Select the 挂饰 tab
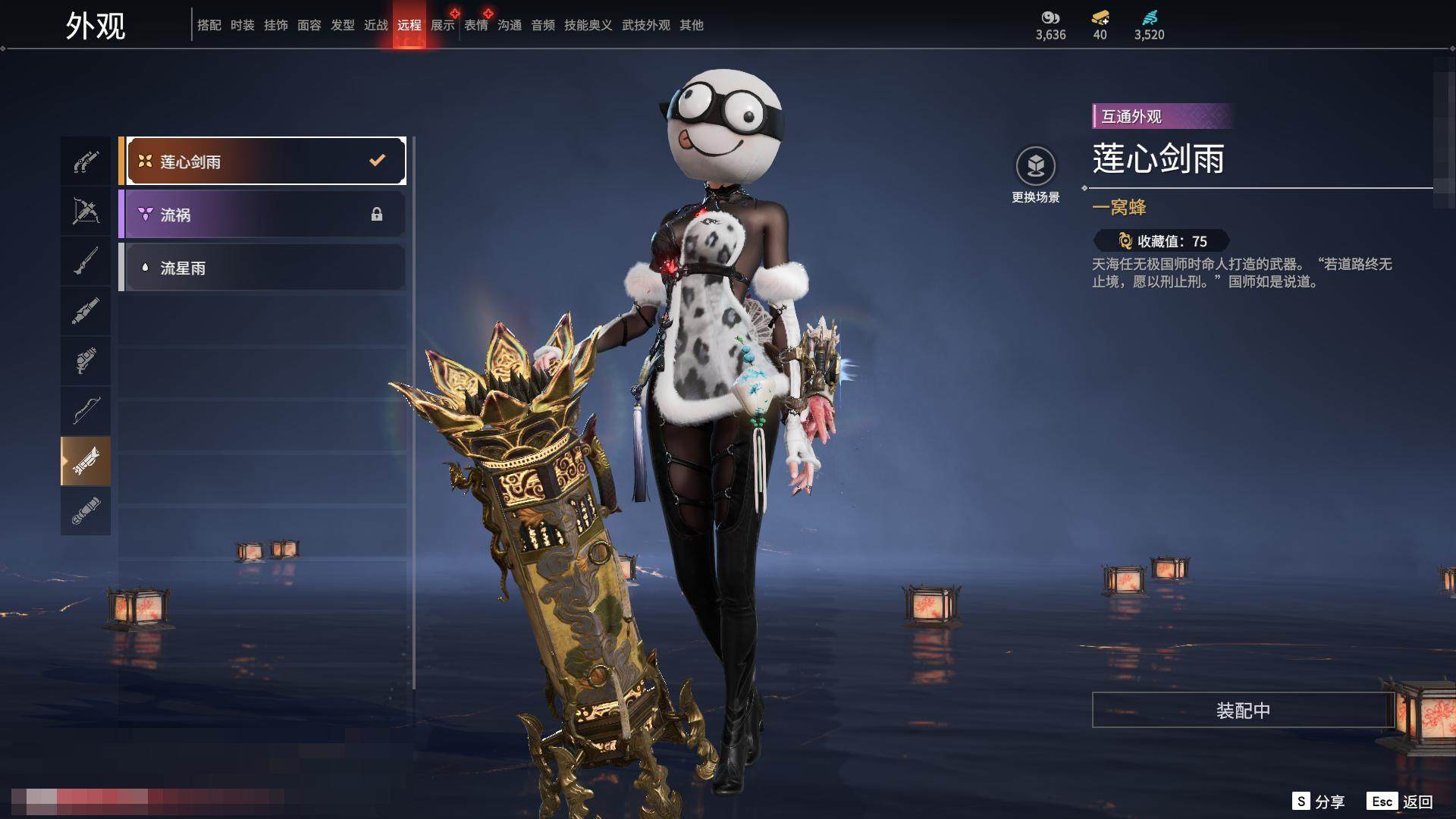This screenshot has width=1456, height=819. point(276,25)
